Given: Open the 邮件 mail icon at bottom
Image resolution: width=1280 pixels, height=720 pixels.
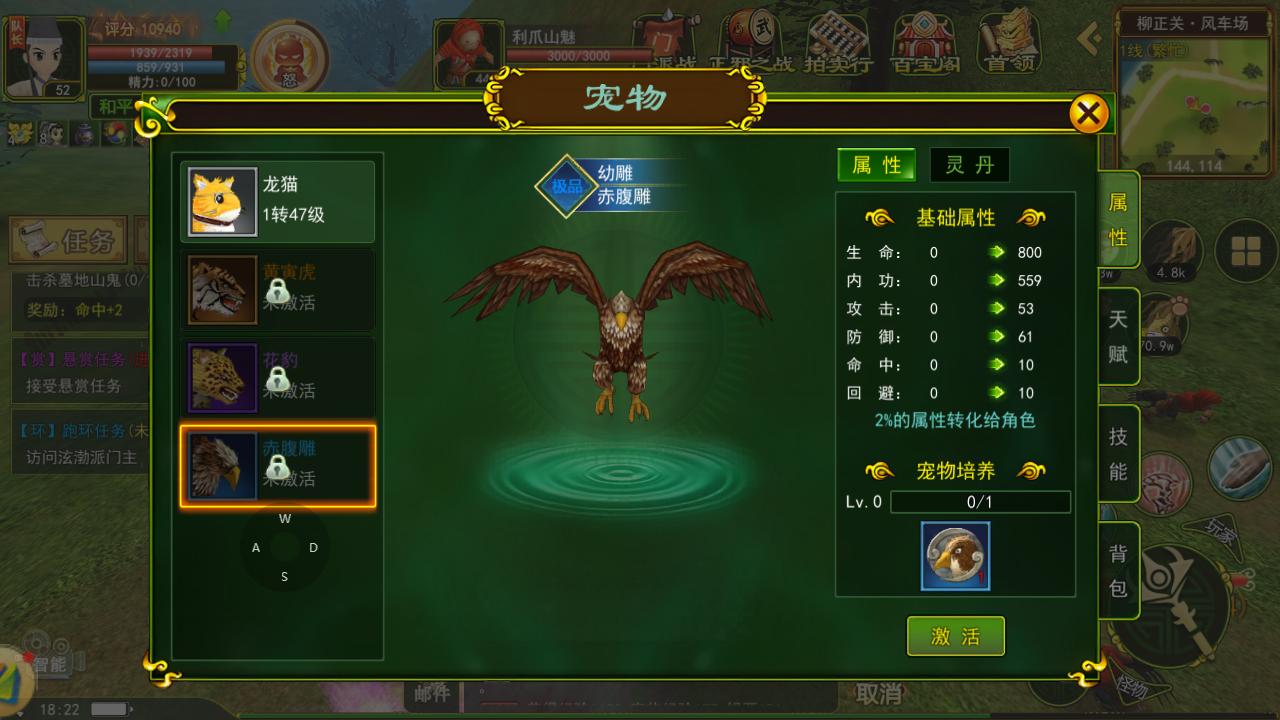Looking at the screenshot, I should (x=432, y=692).
